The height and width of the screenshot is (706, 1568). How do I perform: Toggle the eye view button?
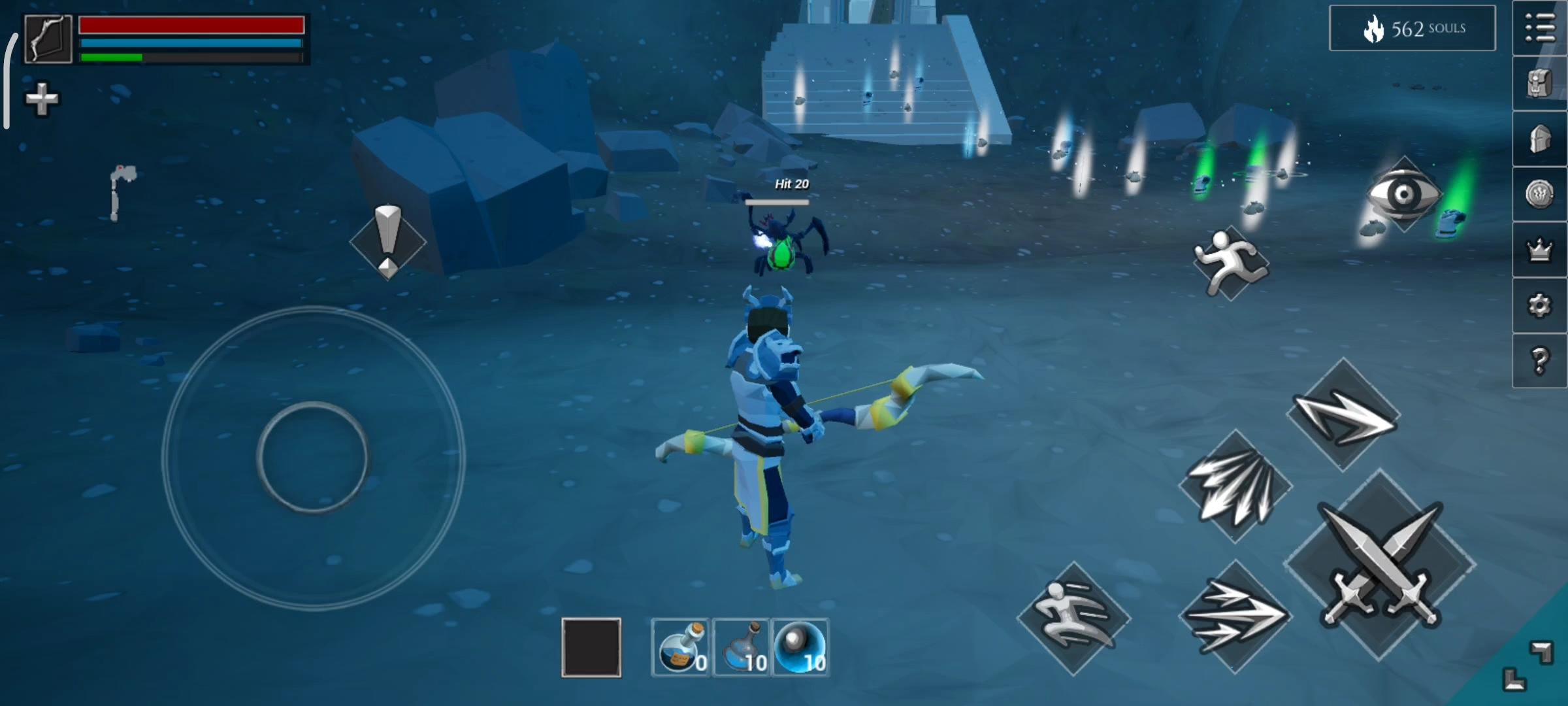tap(1404, 194)
